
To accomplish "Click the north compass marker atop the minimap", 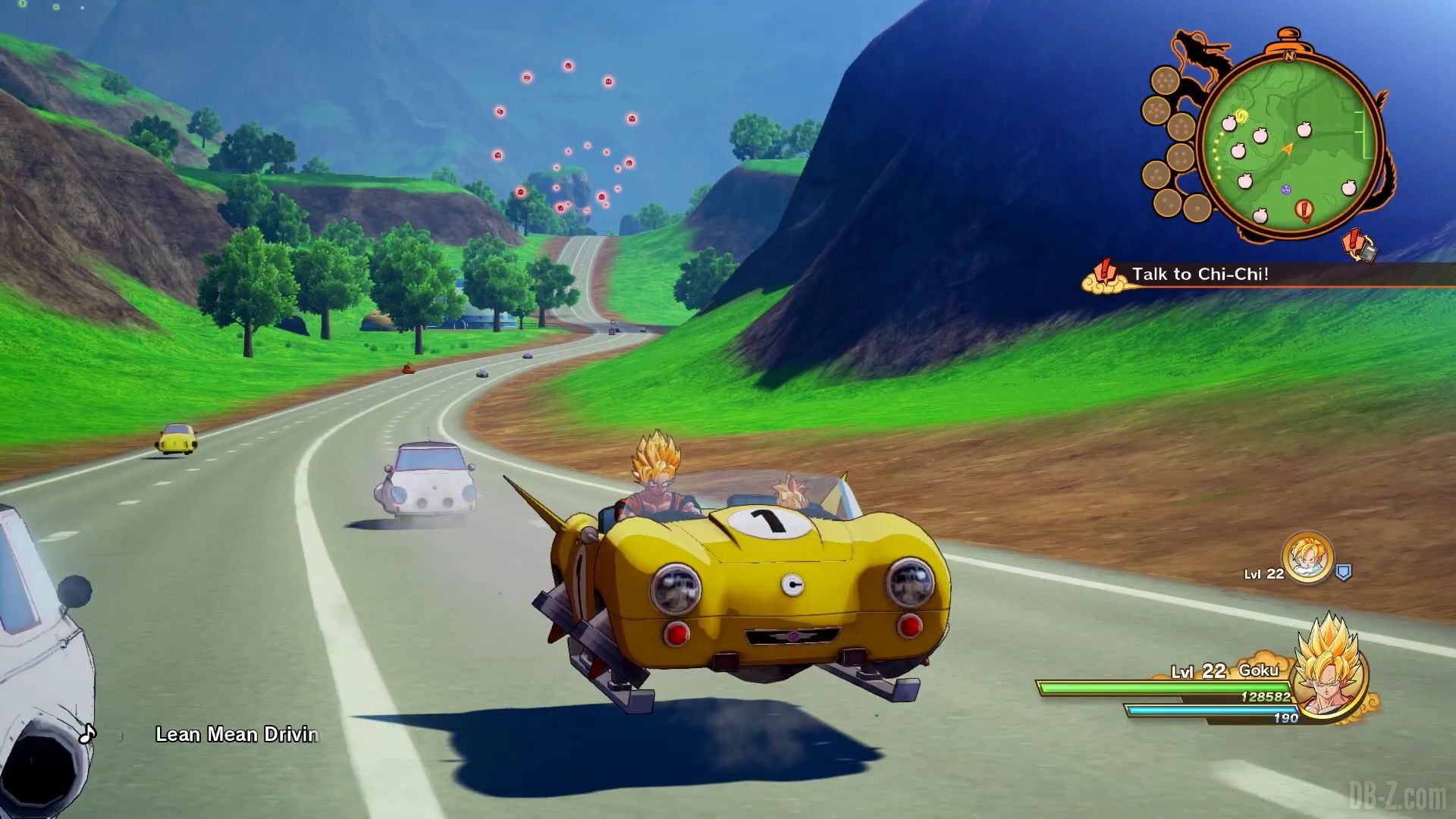I will pyautogui.click(x=1288, y=56).
